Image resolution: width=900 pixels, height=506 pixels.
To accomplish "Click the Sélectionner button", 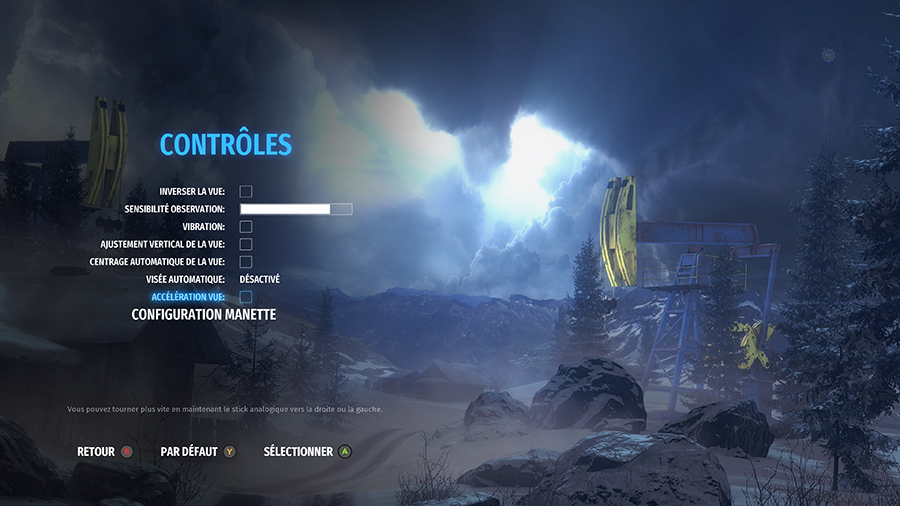I will [308, 452].
